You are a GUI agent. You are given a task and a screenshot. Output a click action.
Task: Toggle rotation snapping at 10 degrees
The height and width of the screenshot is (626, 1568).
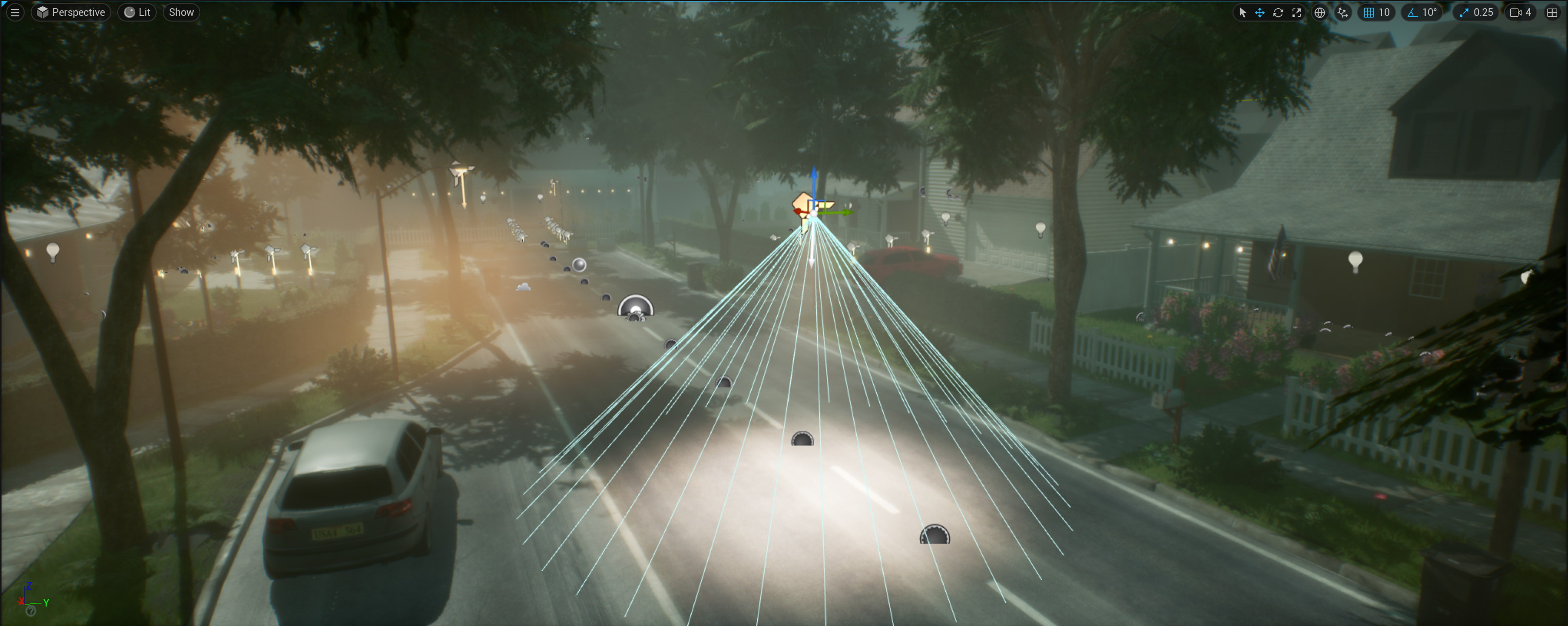click(x=1422, y=12)
